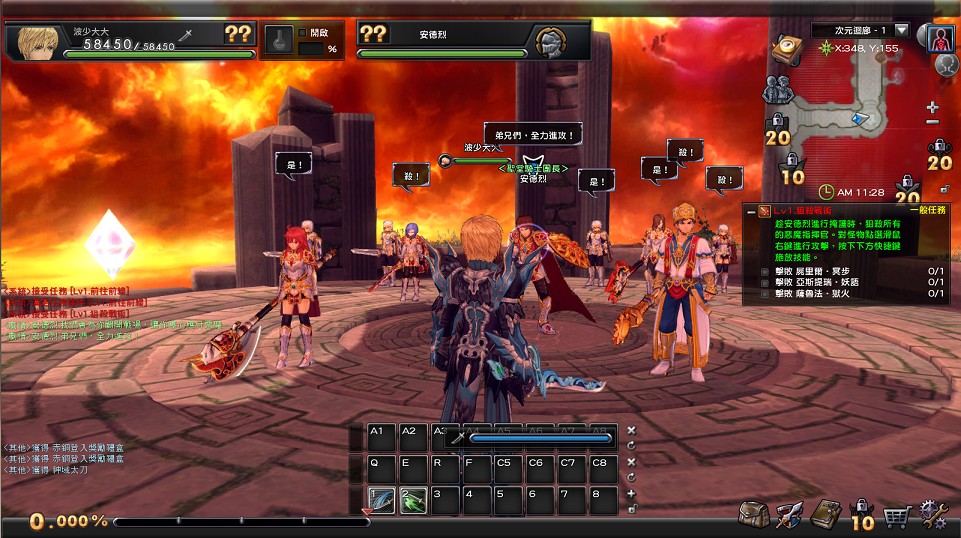Open the brown journal book icon
The height and width of the screenshot is (538, 961).
[x=825, y=514]
